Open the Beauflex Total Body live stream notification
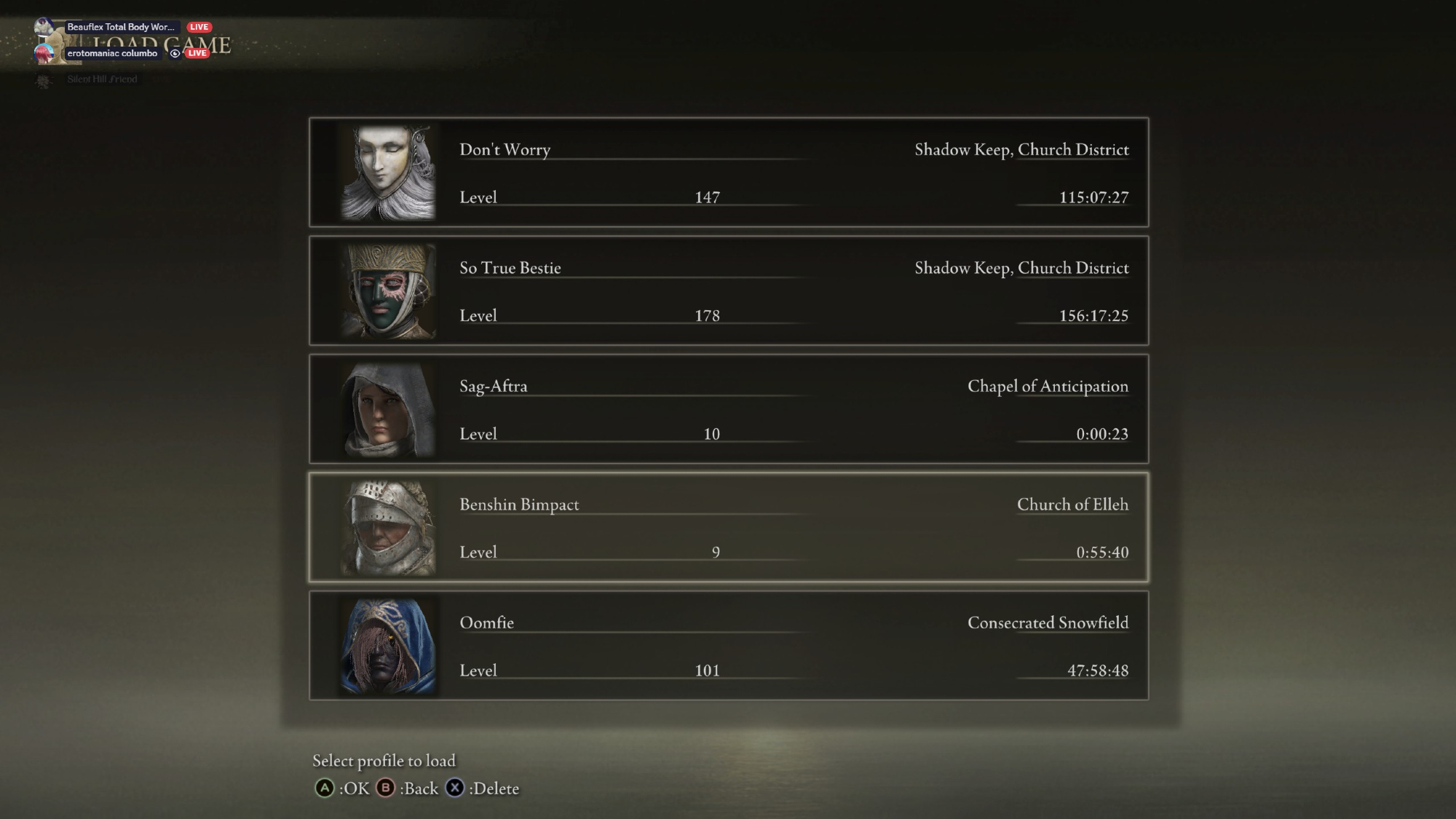This screenshot has height=819, width=1456. pyautogui.click(x=121, y=27)
